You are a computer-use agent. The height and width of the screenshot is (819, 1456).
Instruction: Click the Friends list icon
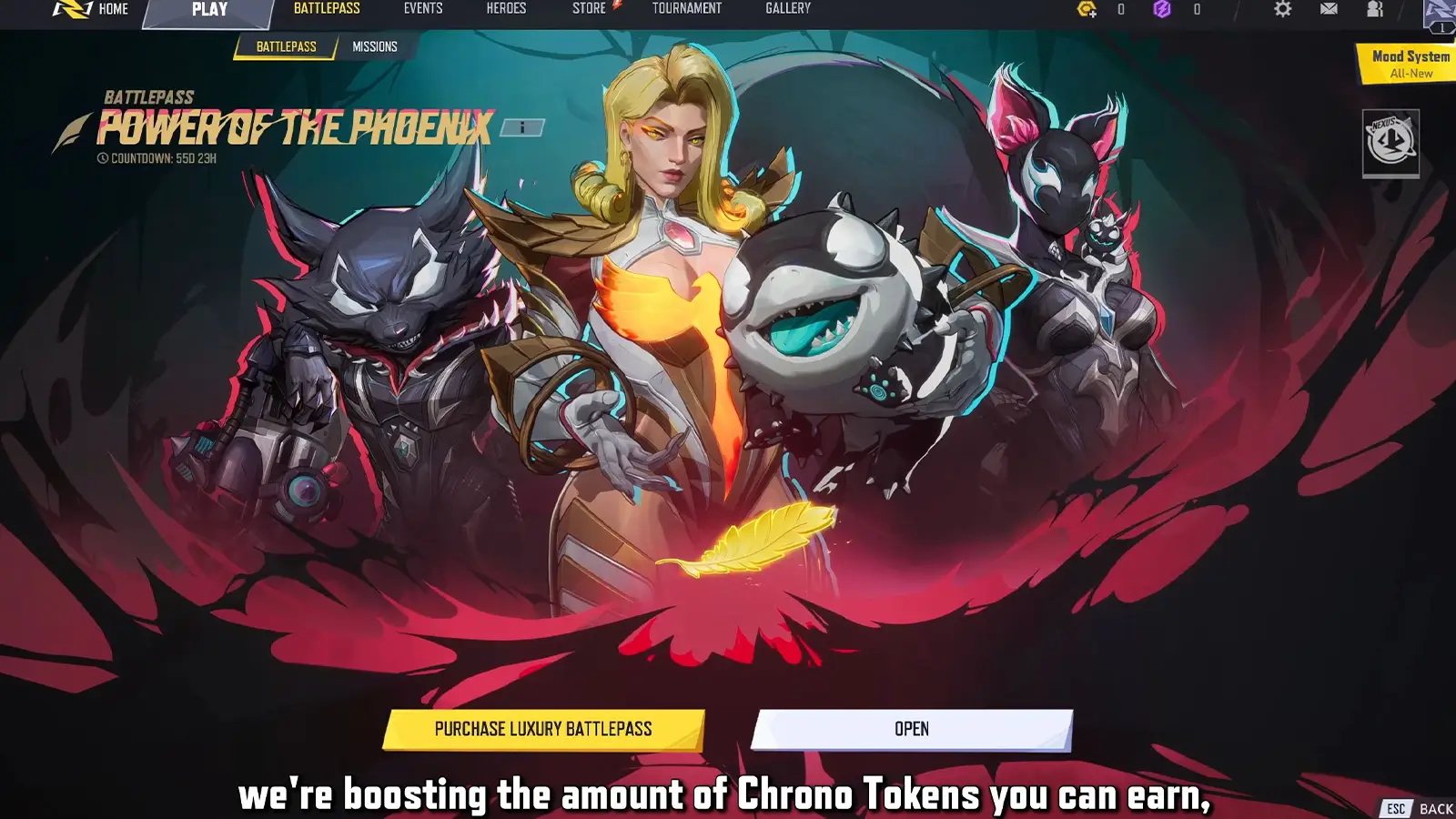(x=1374, y=8)
